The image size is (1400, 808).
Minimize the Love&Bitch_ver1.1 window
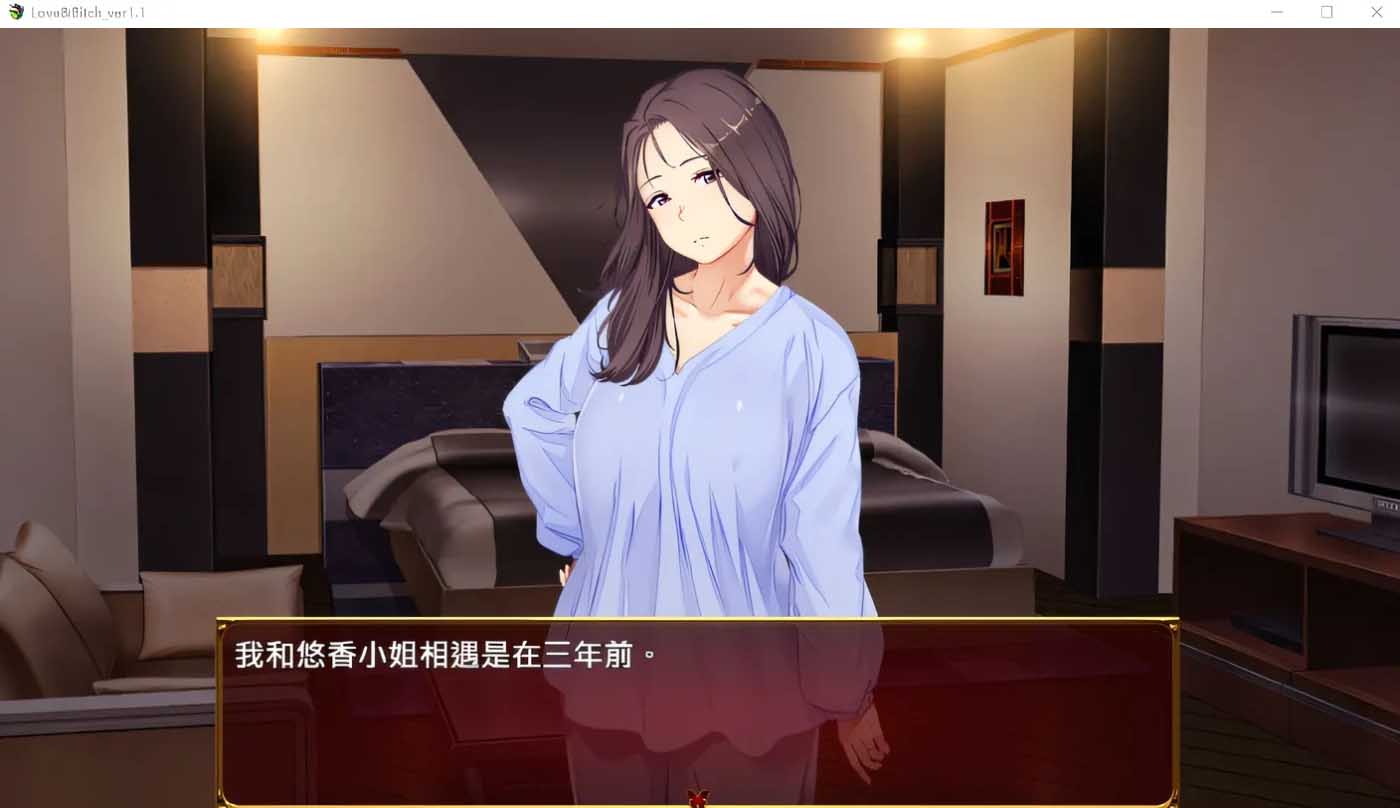[1276, 12]
